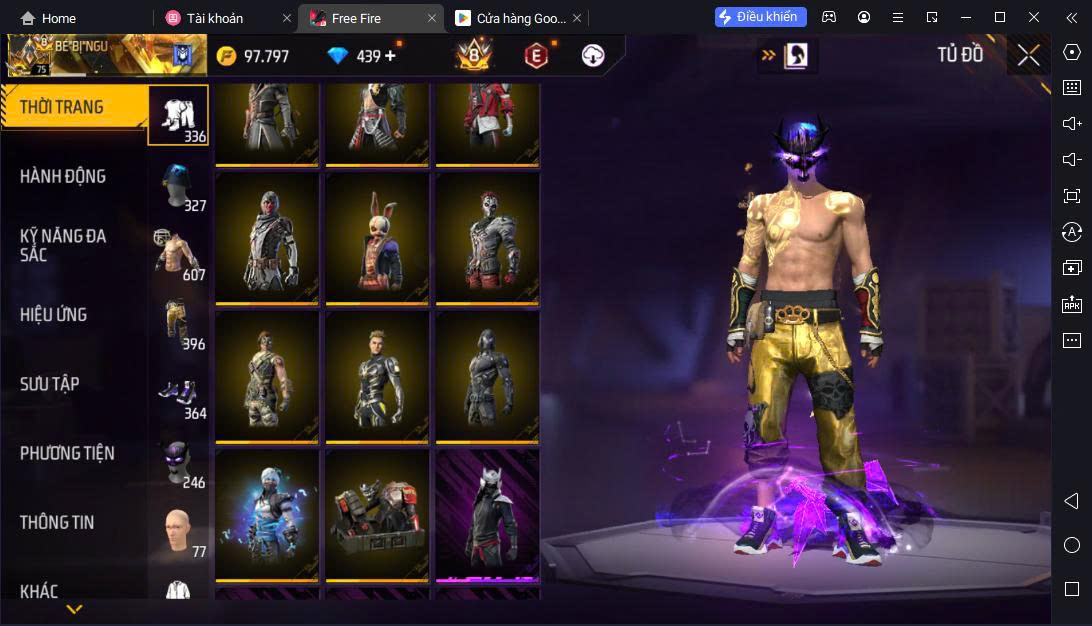Open the Điều khiển controls button
Screen dimensions: 1092x626
760,17
